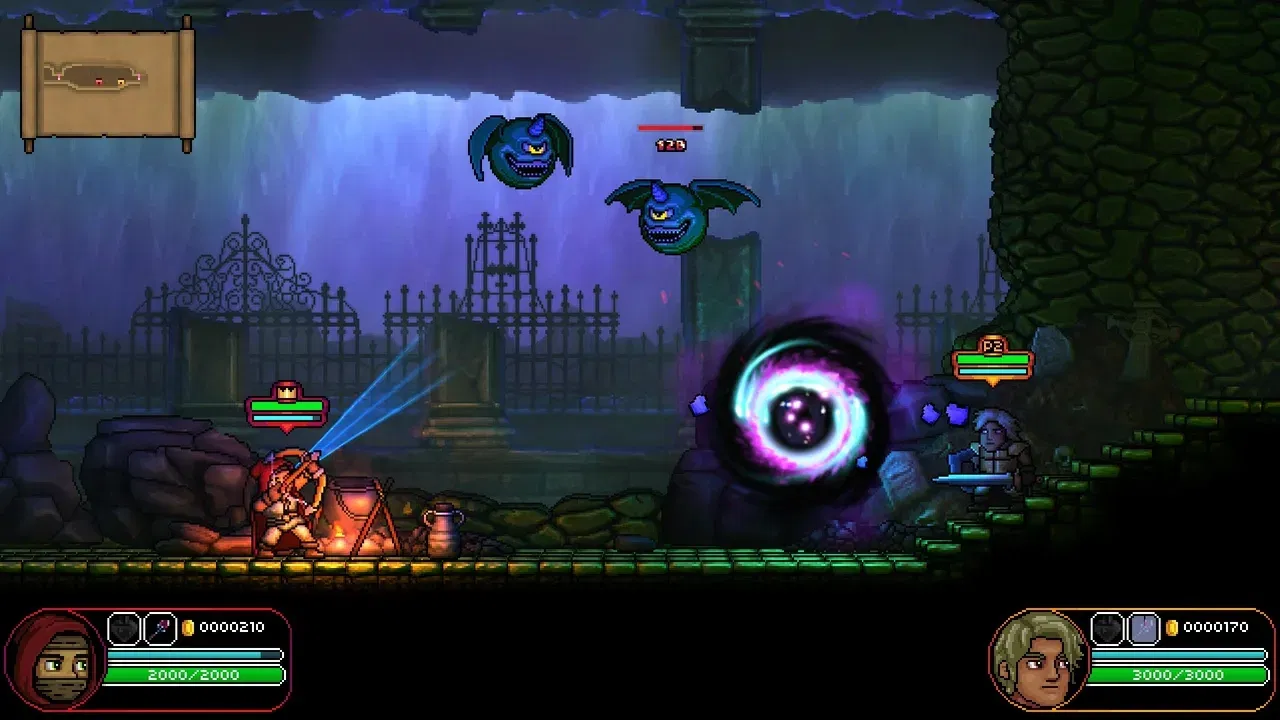The image size is (1280, 720).
Task: Click the gold coin icon next to 0000210
Action: [x=188, y=628]
